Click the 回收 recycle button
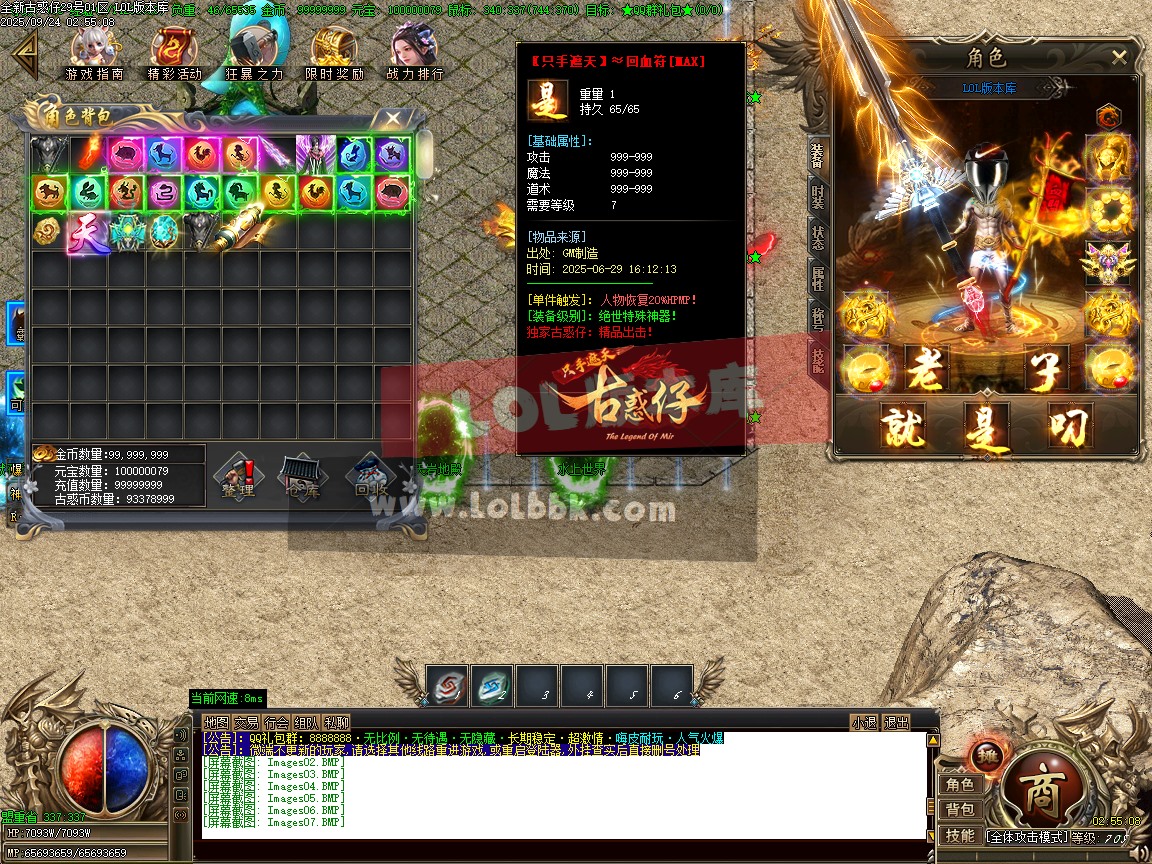The height and width of the screenshot is (864, 1152). [366, 477]
